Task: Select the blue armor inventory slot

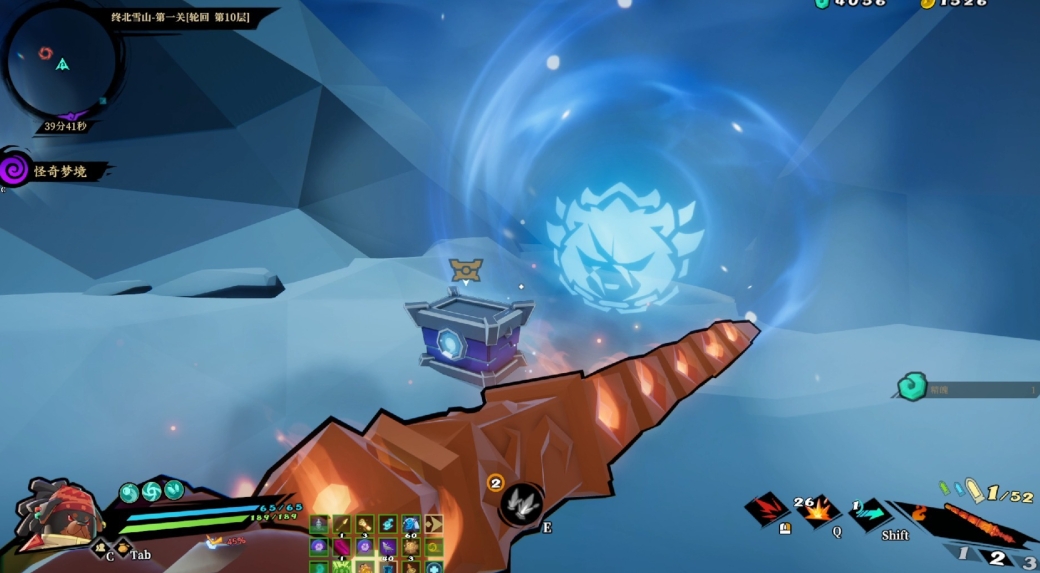Action: [x=410, y=525]
